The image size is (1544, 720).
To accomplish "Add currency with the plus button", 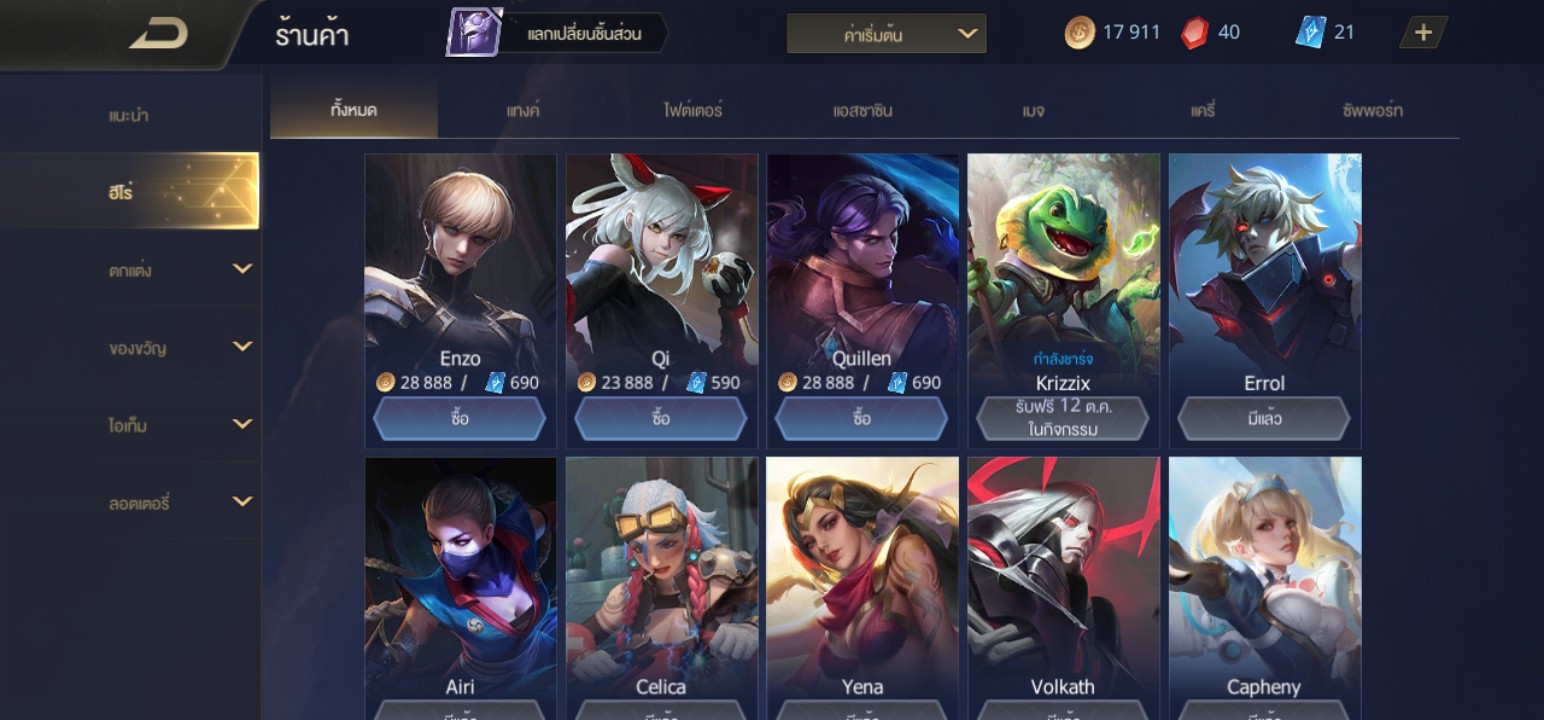I will (x=1423, y=33).
